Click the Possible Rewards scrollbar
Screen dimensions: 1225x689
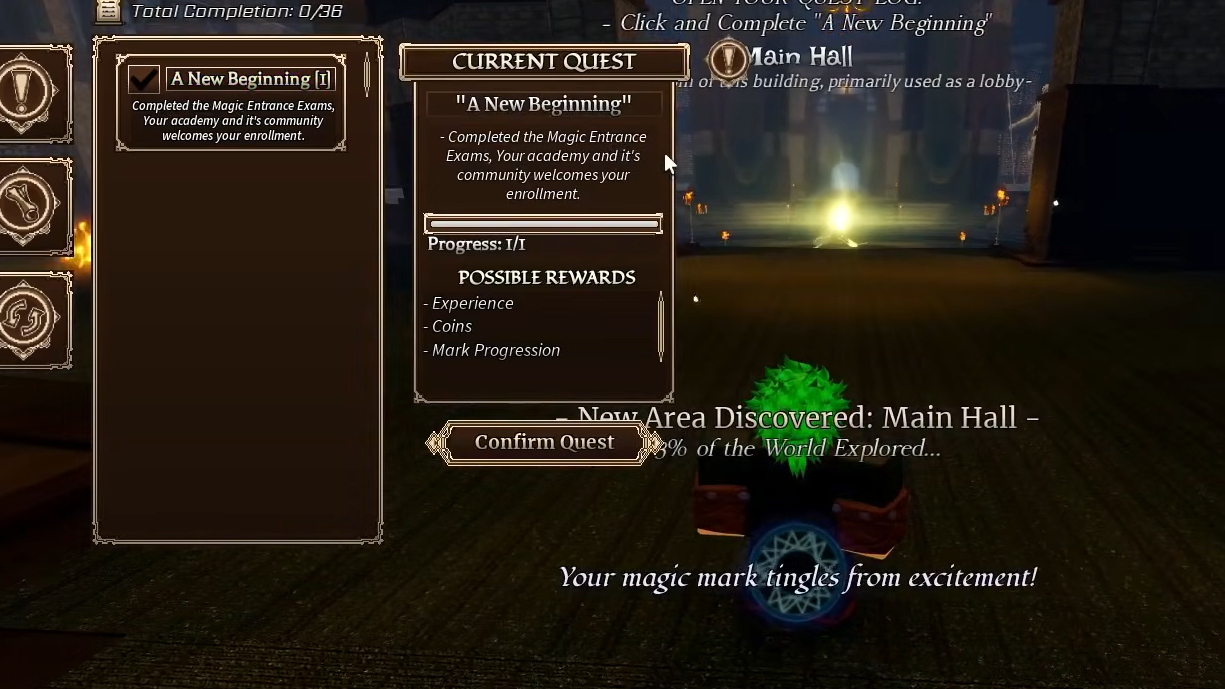pyautogui.click(x=661, y=326)
